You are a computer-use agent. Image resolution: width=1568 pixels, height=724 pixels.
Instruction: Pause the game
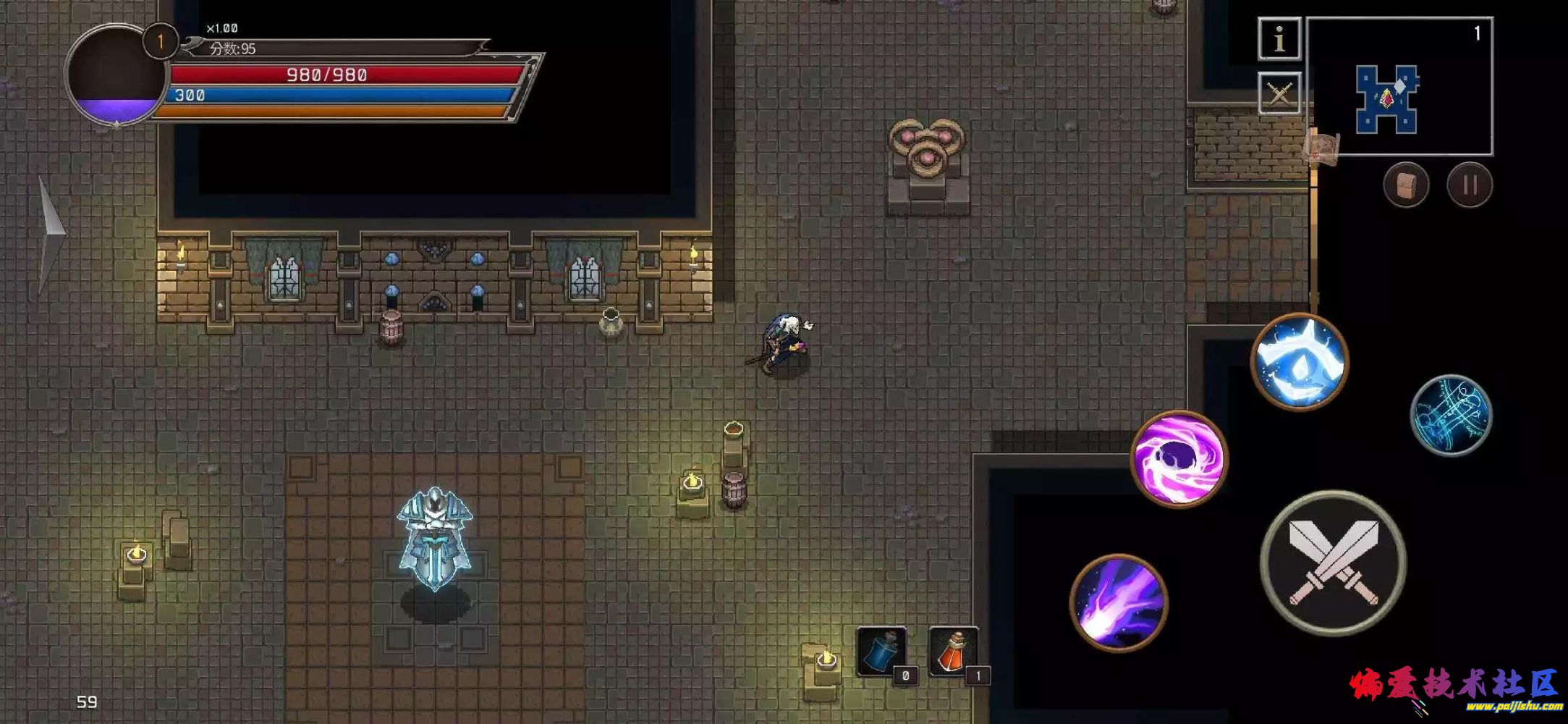pyautogui.click(x=1469, y=185)
